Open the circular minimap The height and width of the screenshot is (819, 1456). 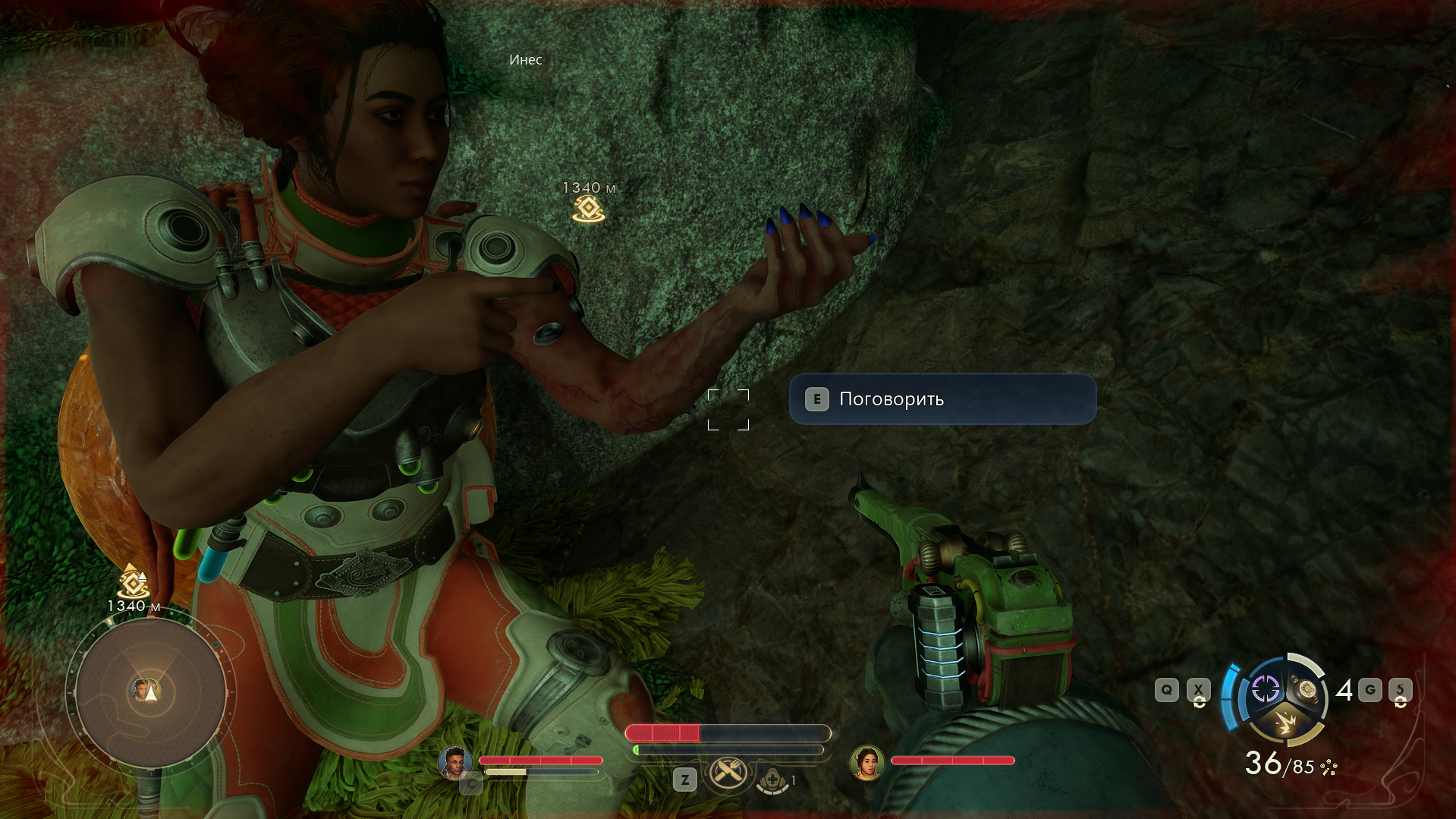coord(150,692)
